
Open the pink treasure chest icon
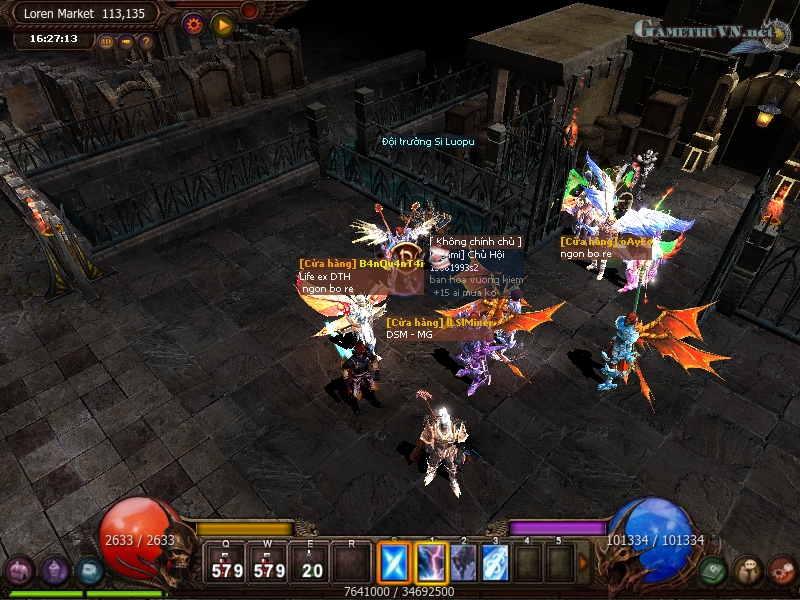click(x=19, y=571)
